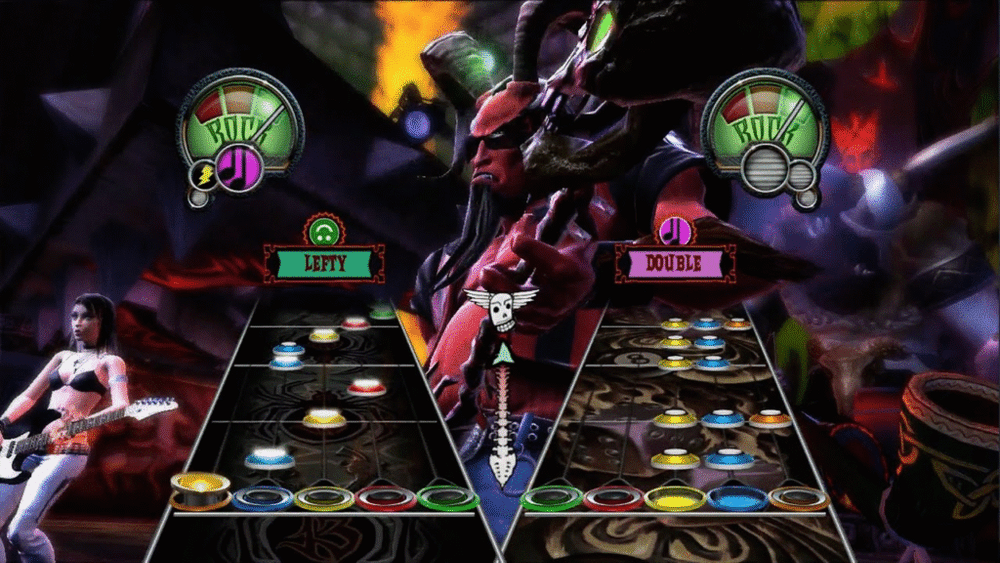1000x563 pixels.
Task: Tap the red fret on the LEFTY highway
Action: tap(387, 497)
